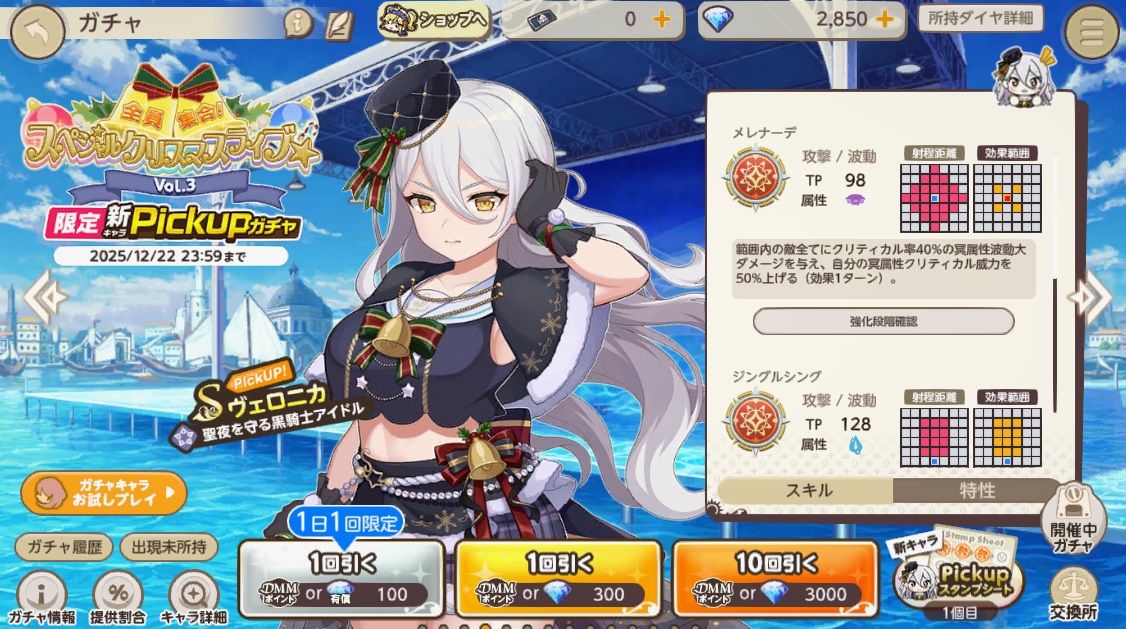
Task: Pull 10 times for 3000 diamonds
Action: pos(776,578)
